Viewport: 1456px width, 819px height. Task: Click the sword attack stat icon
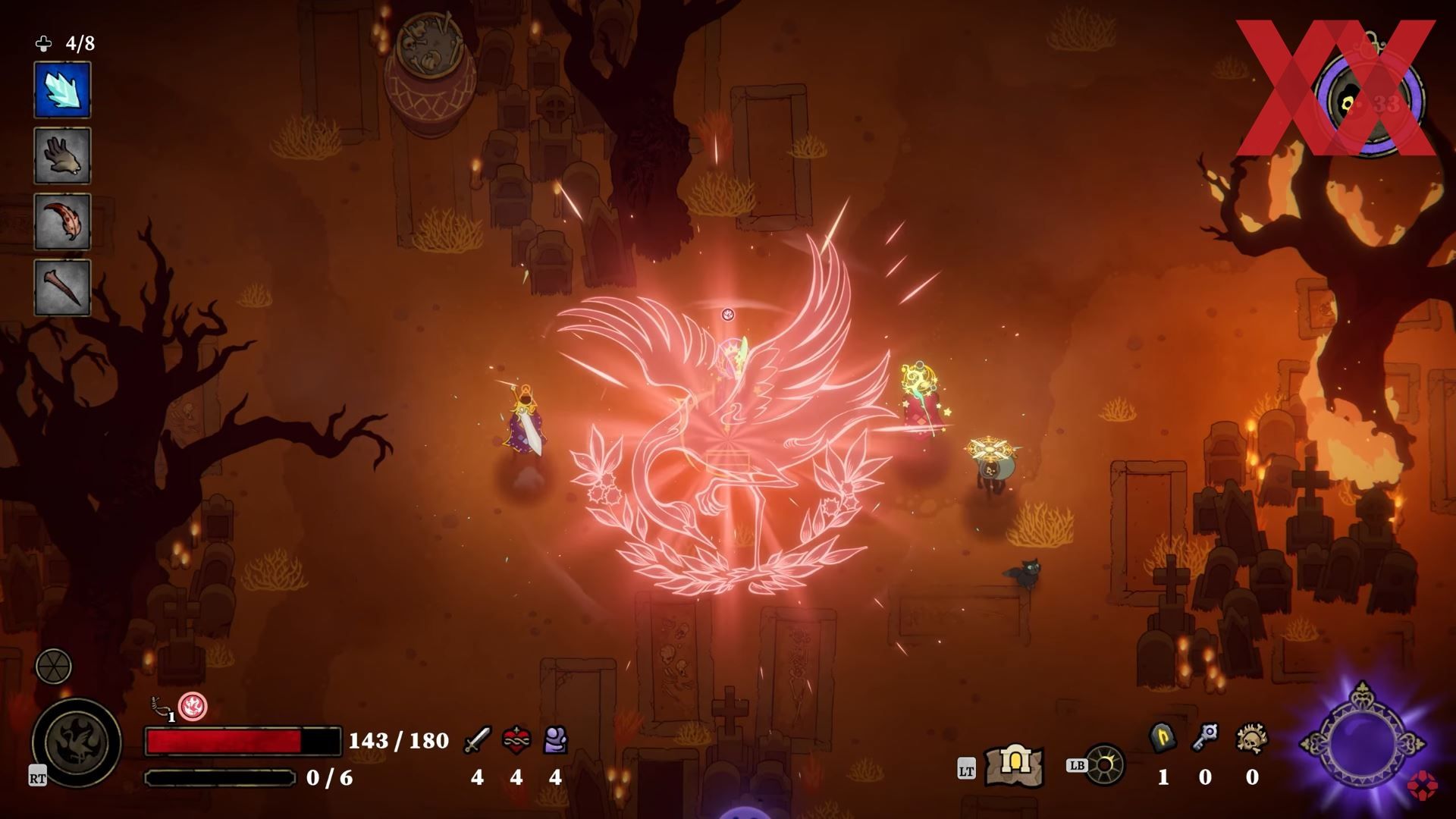[477, 739]
